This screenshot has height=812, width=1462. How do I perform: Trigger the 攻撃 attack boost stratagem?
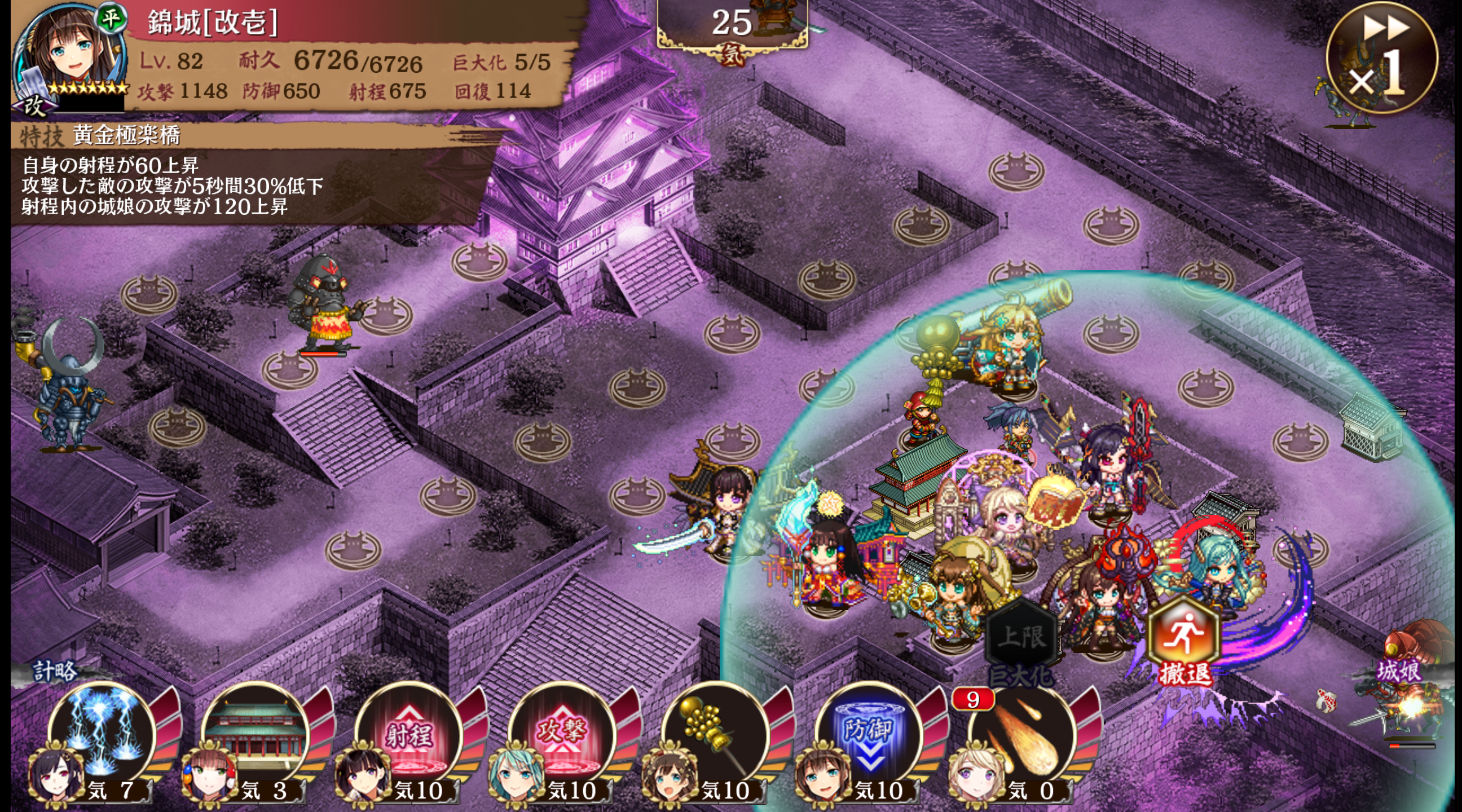[562, 735]
